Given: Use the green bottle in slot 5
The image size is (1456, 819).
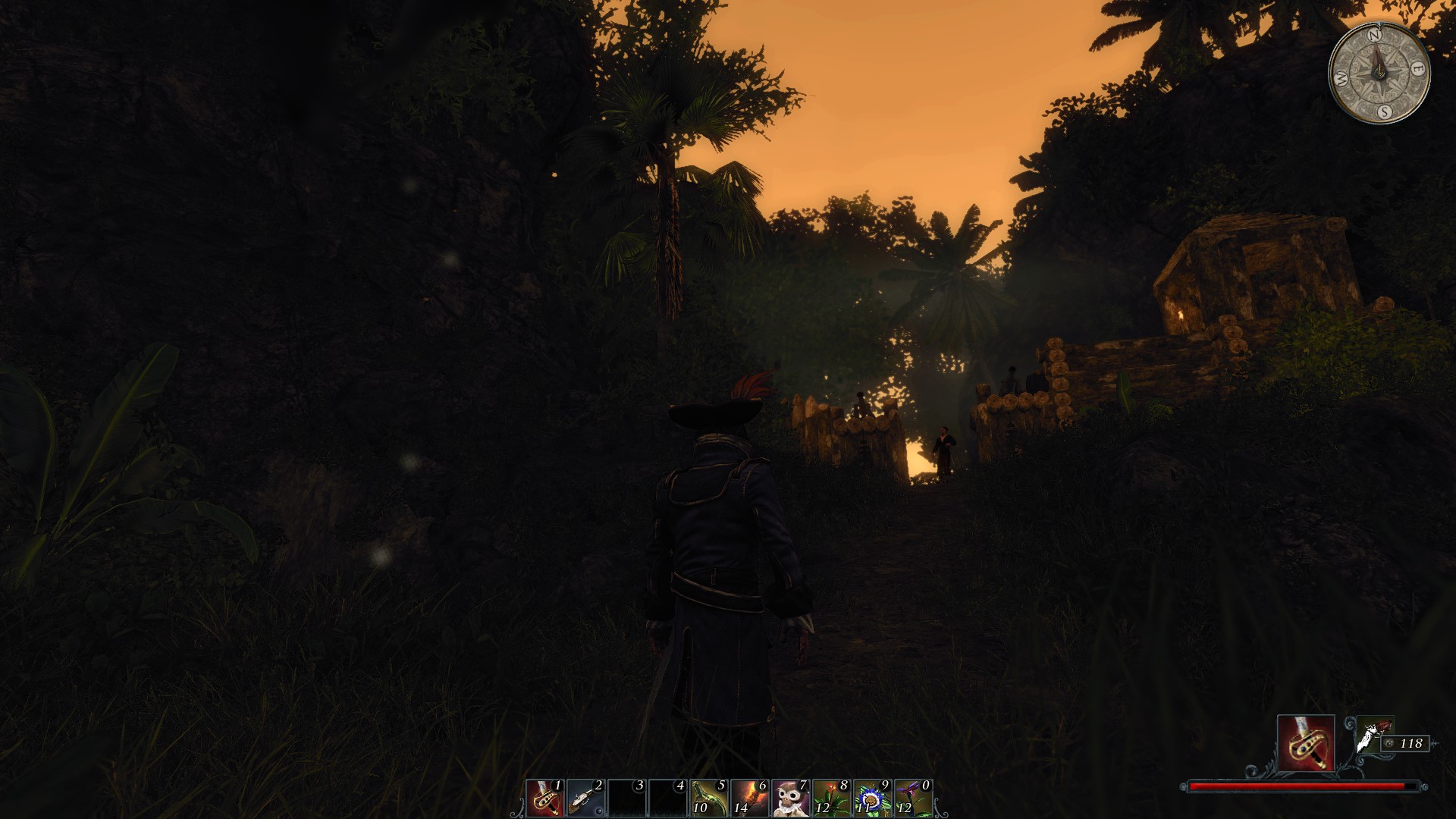Looking at the screenshot, I should point(708,798).
